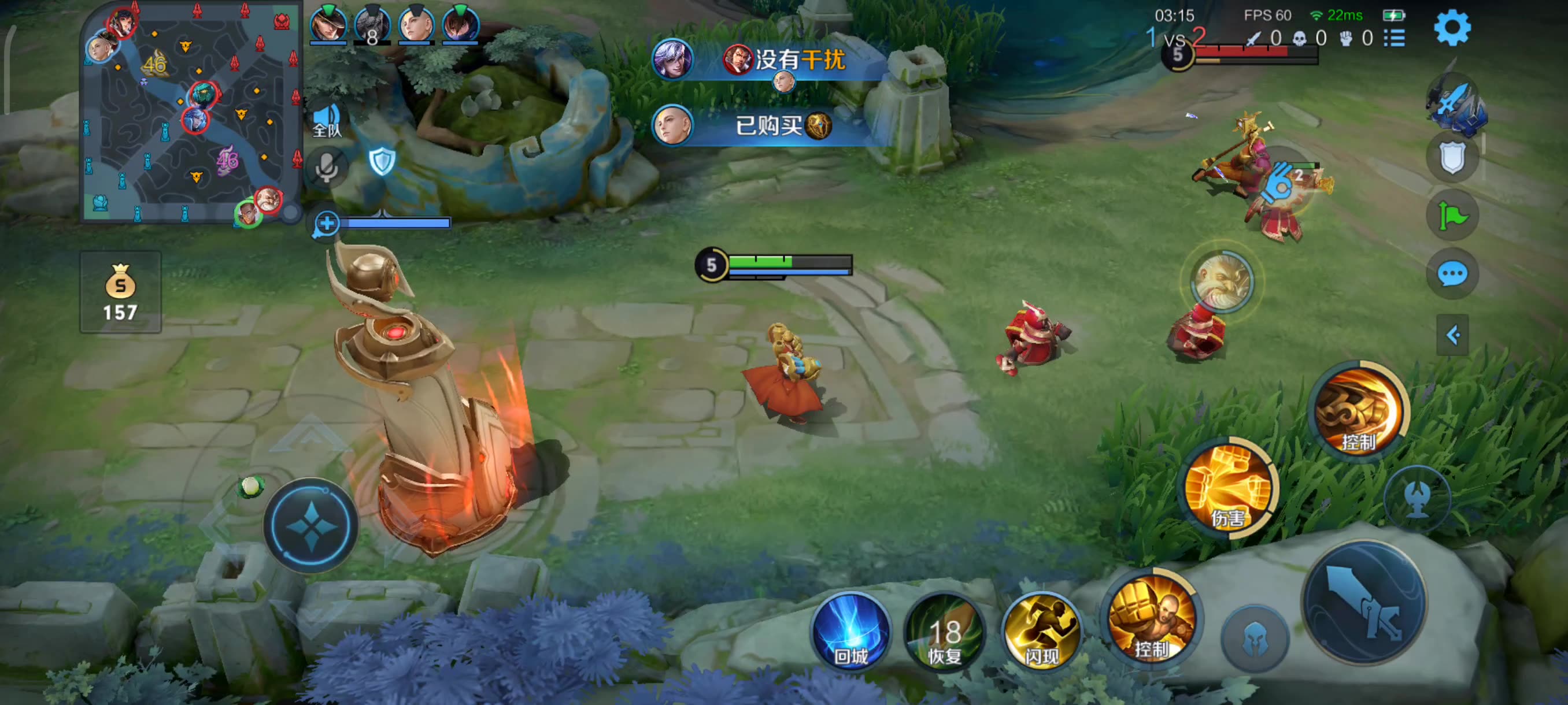Toggle the 全队 team voice speaker

pyautogui.click(x=327, y=120)
